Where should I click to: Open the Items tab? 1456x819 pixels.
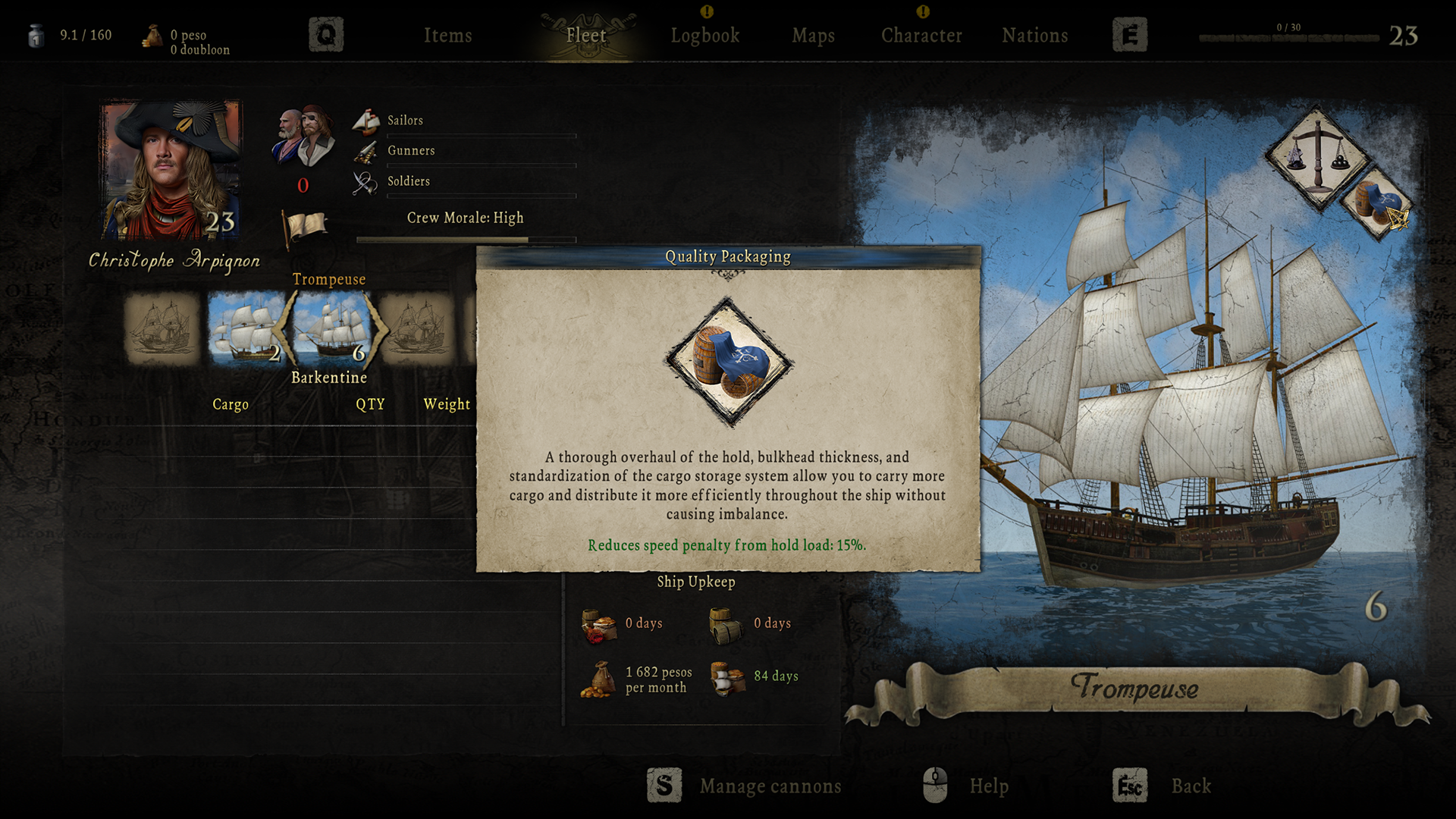coord(447,36)
